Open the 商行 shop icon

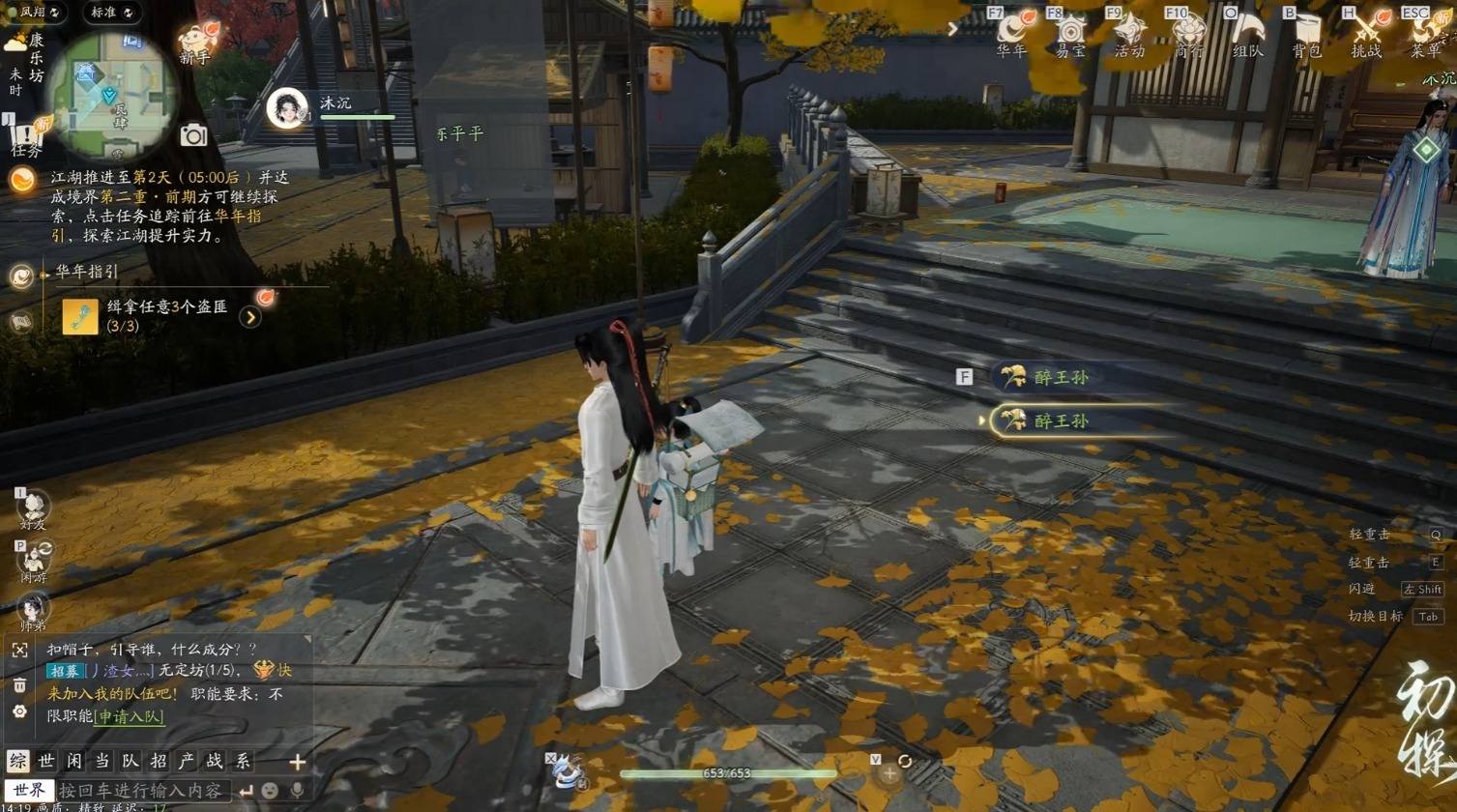1188,33
